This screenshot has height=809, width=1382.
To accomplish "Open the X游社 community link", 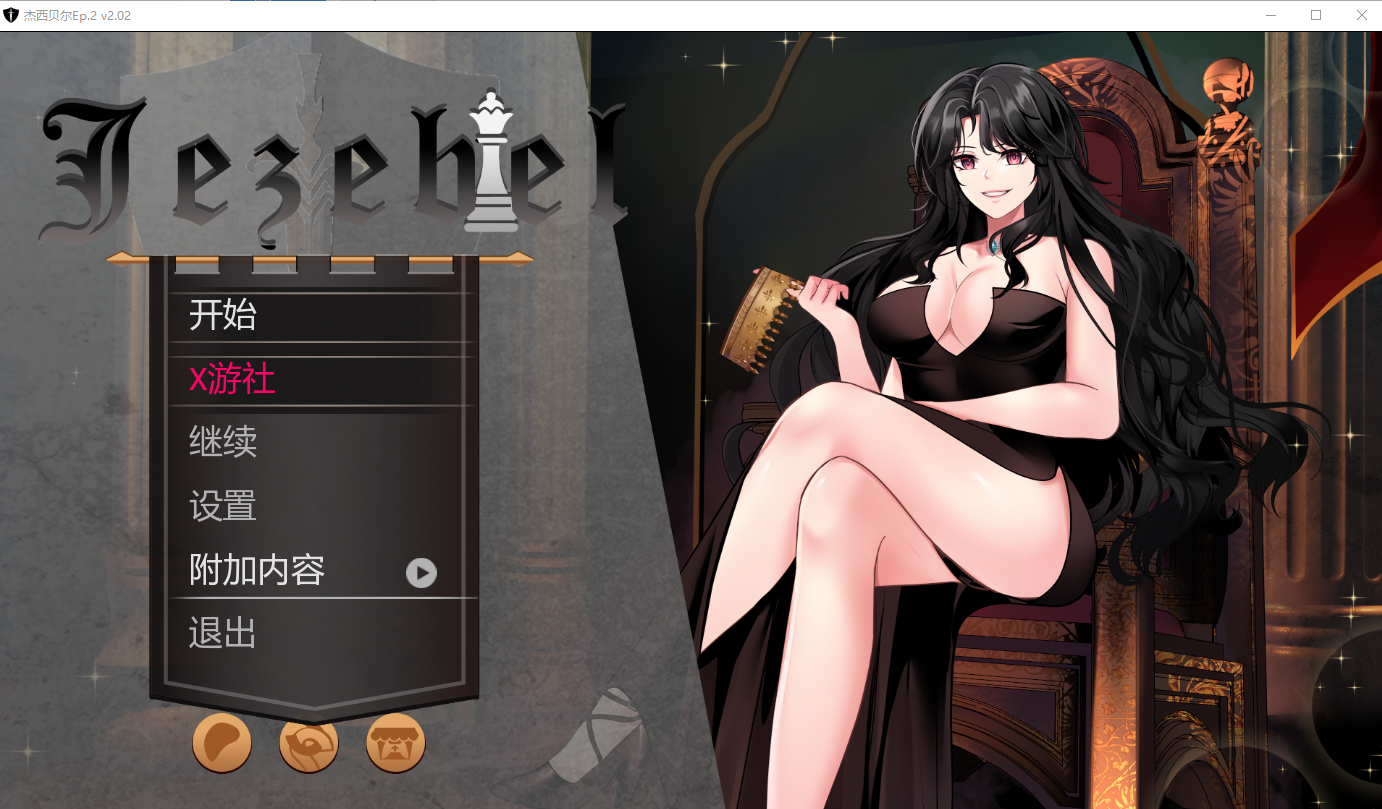I will pyautogui.click(x=231, y=380).
